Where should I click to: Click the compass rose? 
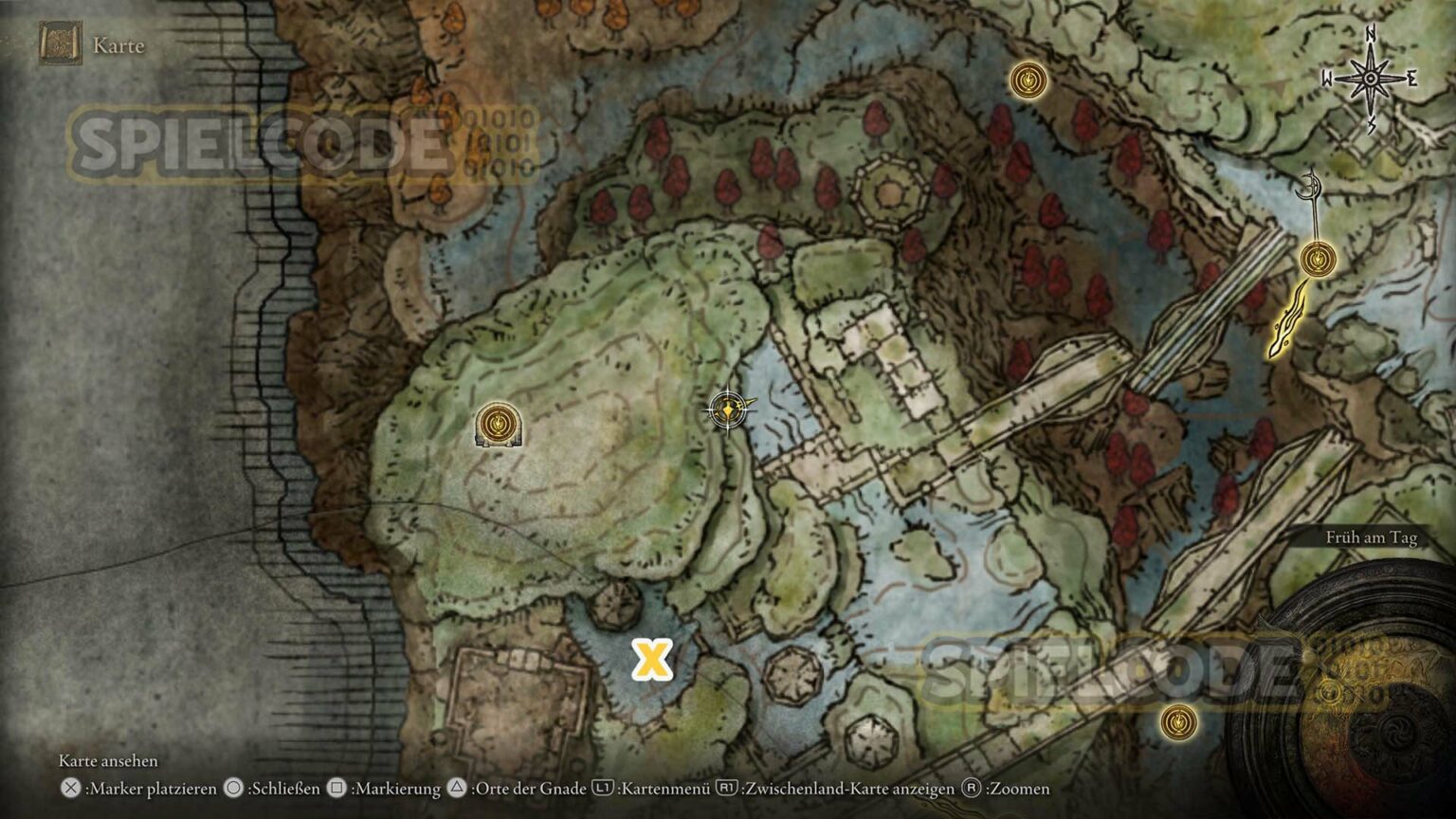tap(1371, 80)
